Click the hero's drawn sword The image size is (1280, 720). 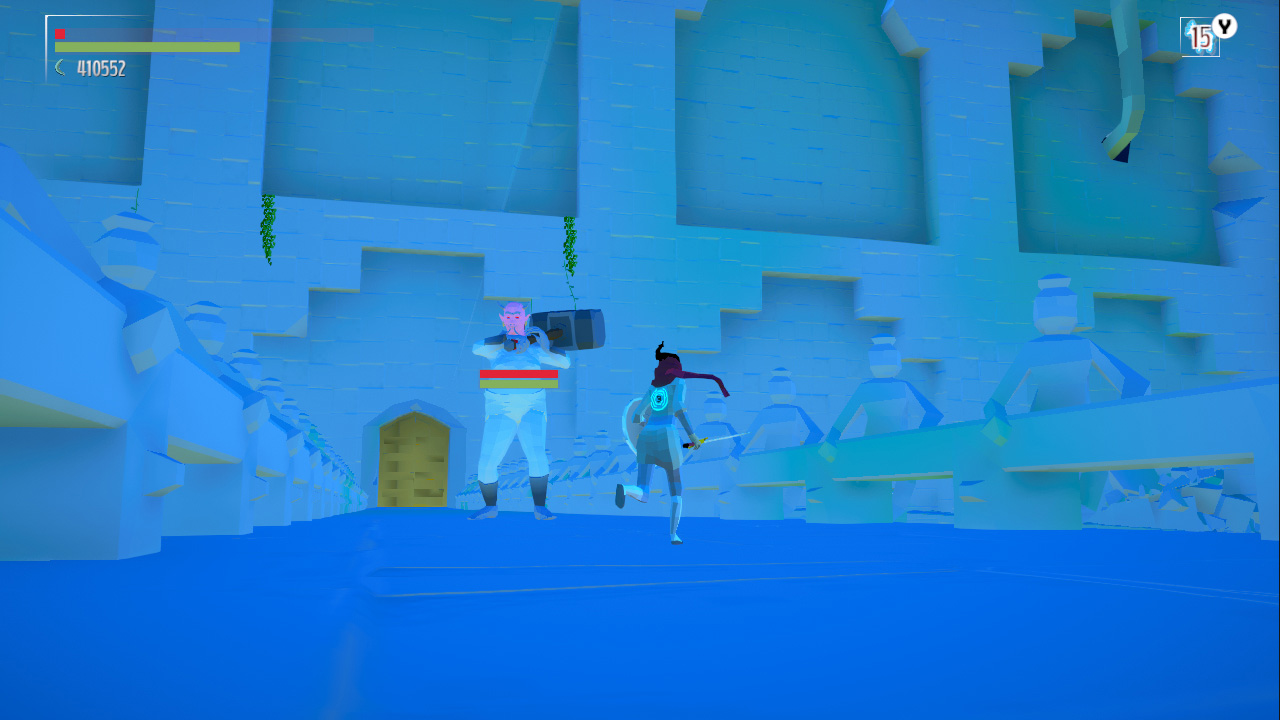(722, 438)
